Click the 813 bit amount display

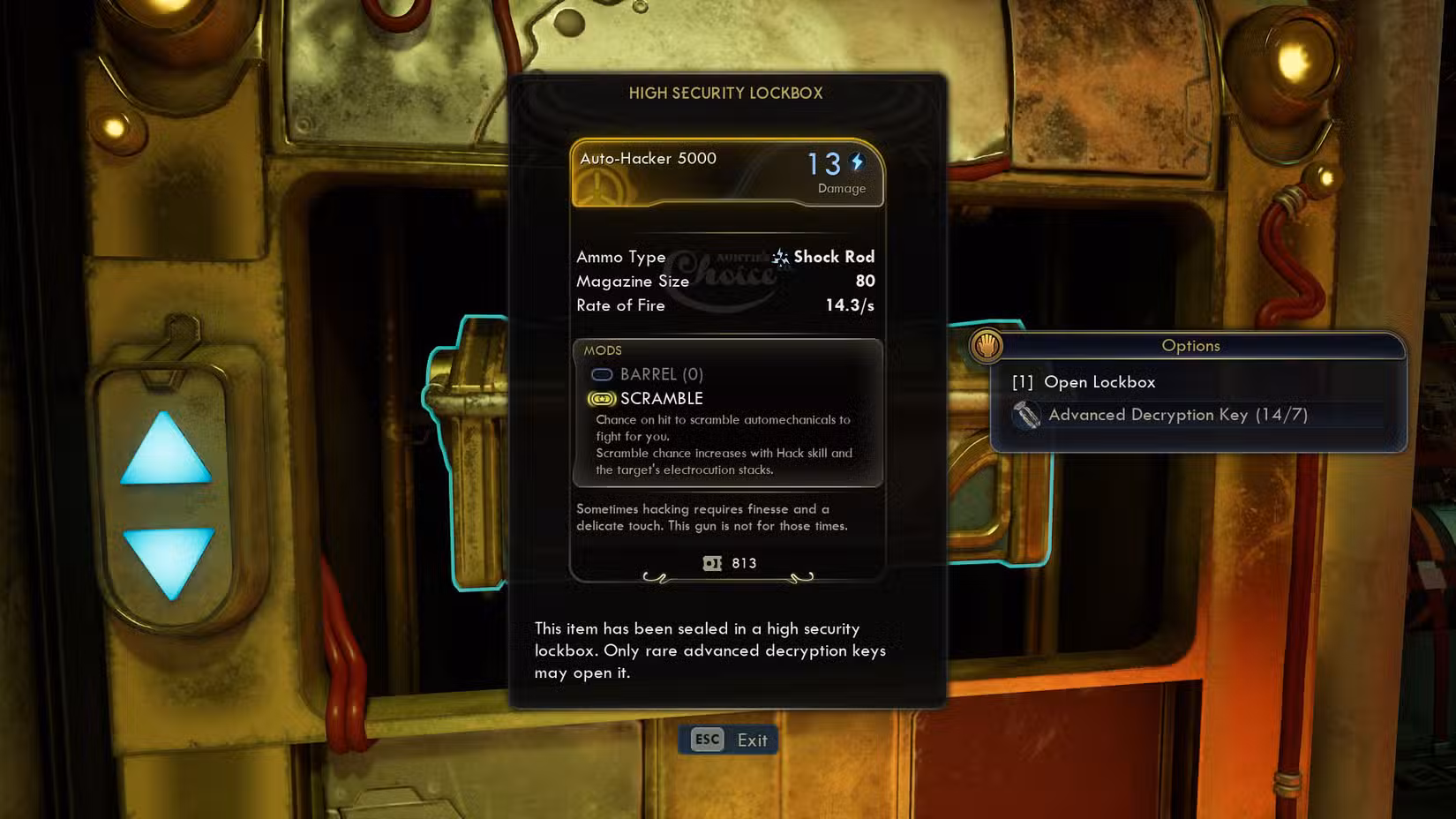click(x=743, y=563)
